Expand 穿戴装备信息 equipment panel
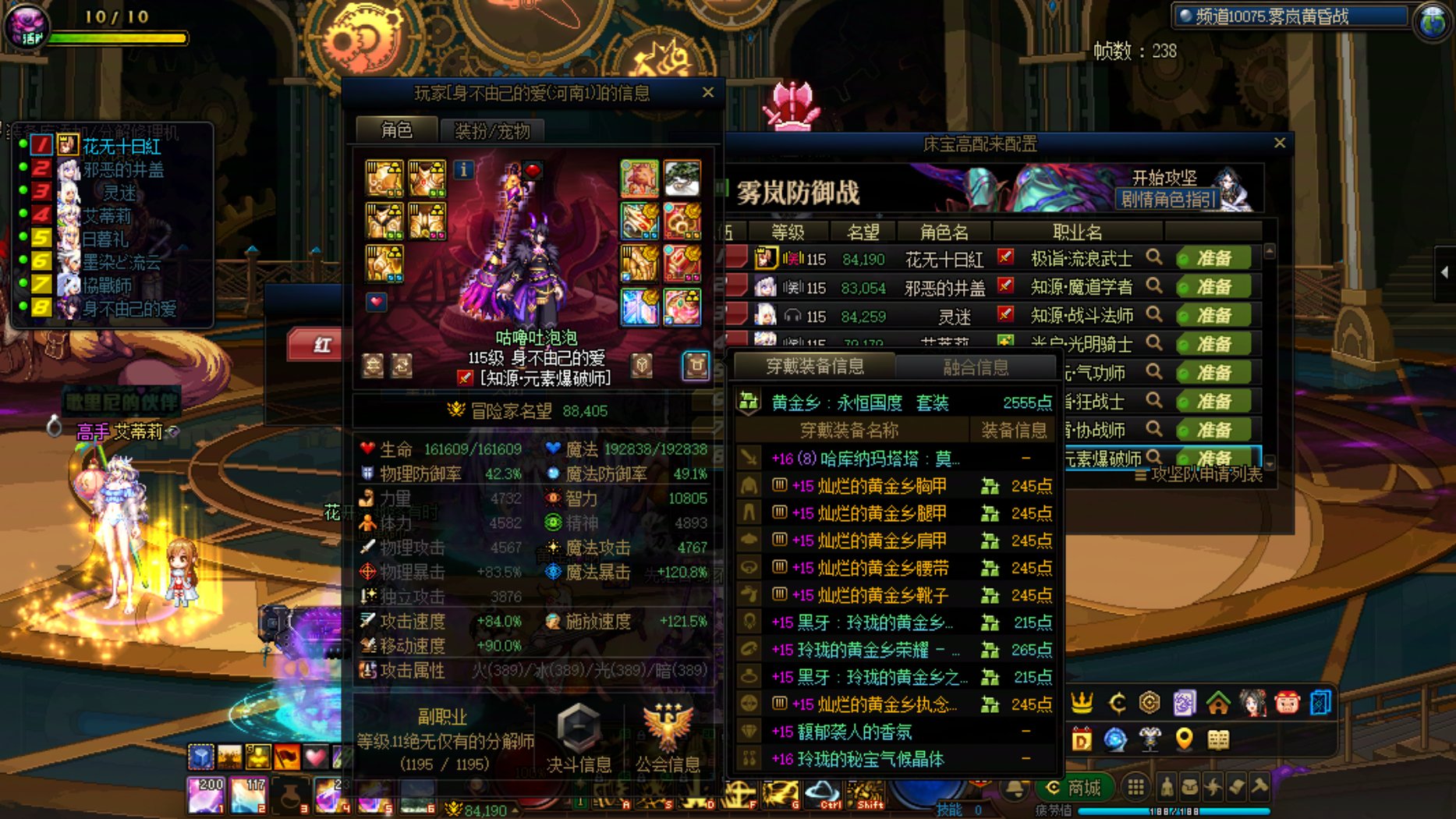1456x819 pixels. point(818,367)
